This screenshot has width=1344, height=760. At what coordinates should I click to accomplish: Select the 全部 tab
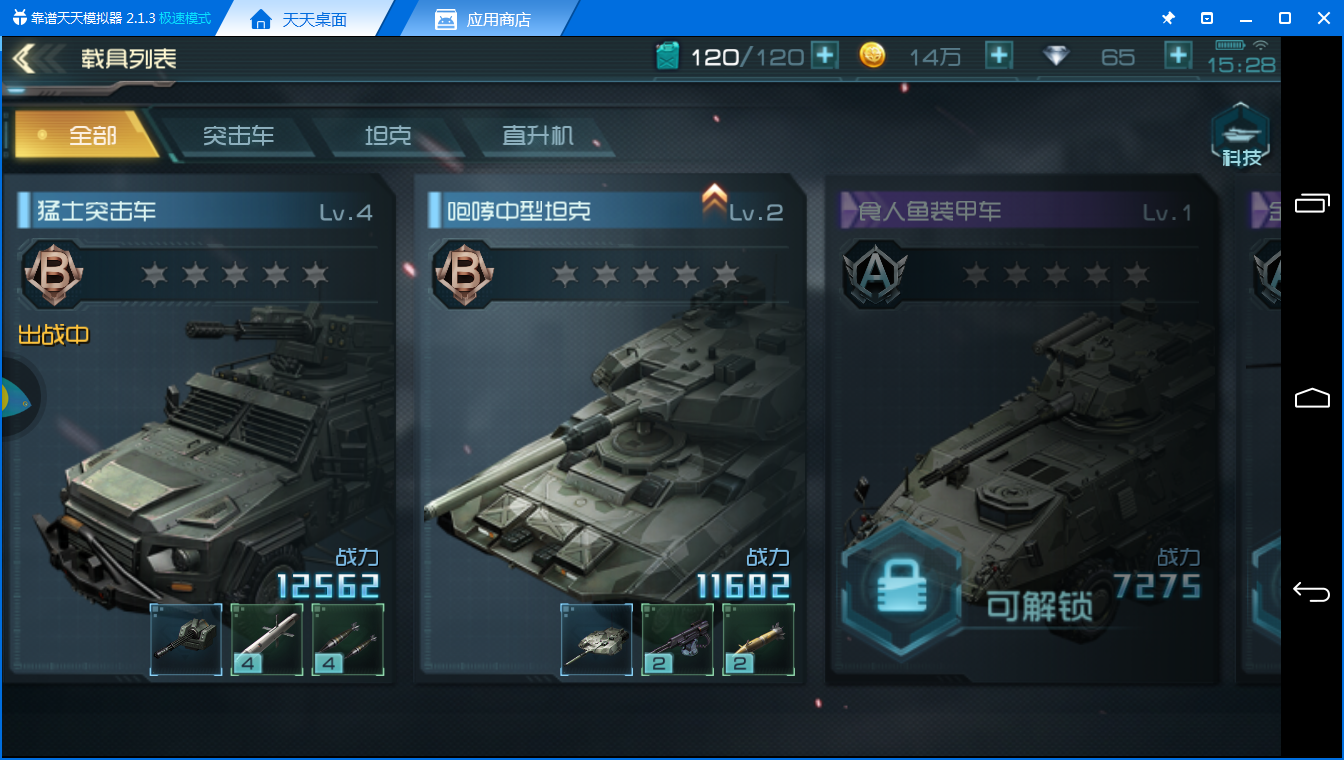(90, 135)
